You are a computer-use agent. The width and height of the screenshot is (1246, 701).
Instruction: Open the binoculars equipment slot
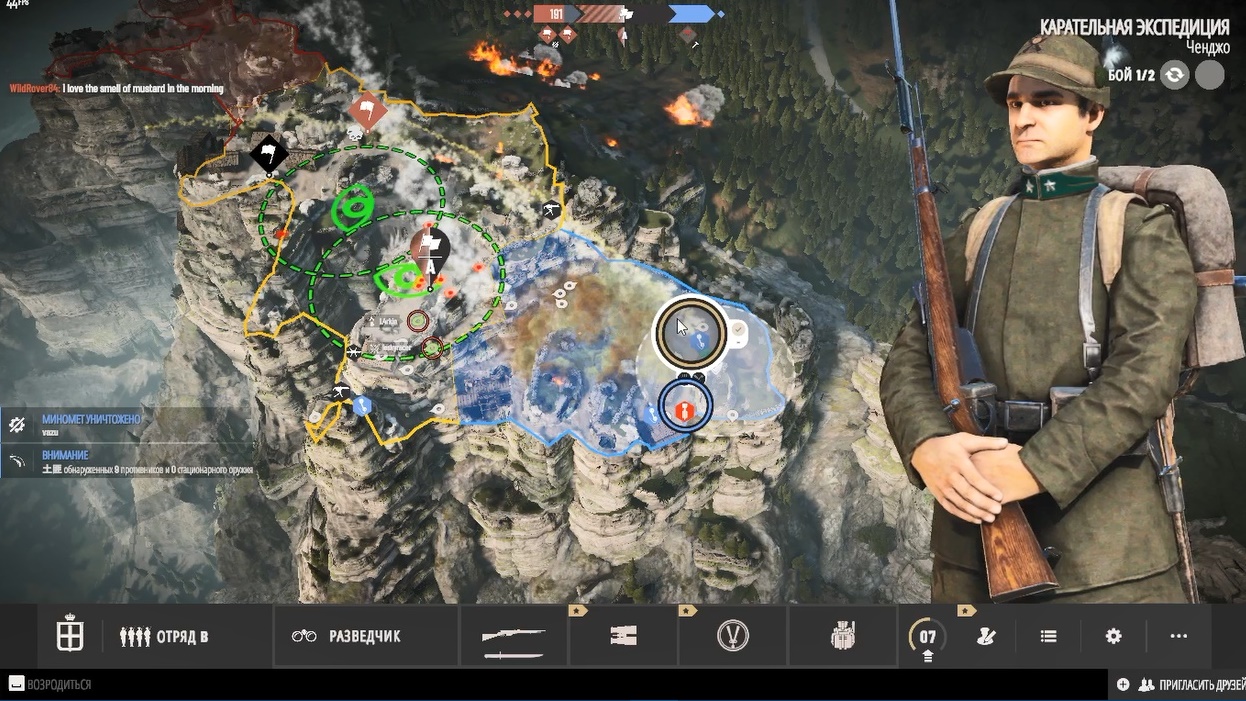(x=623, y=637)
